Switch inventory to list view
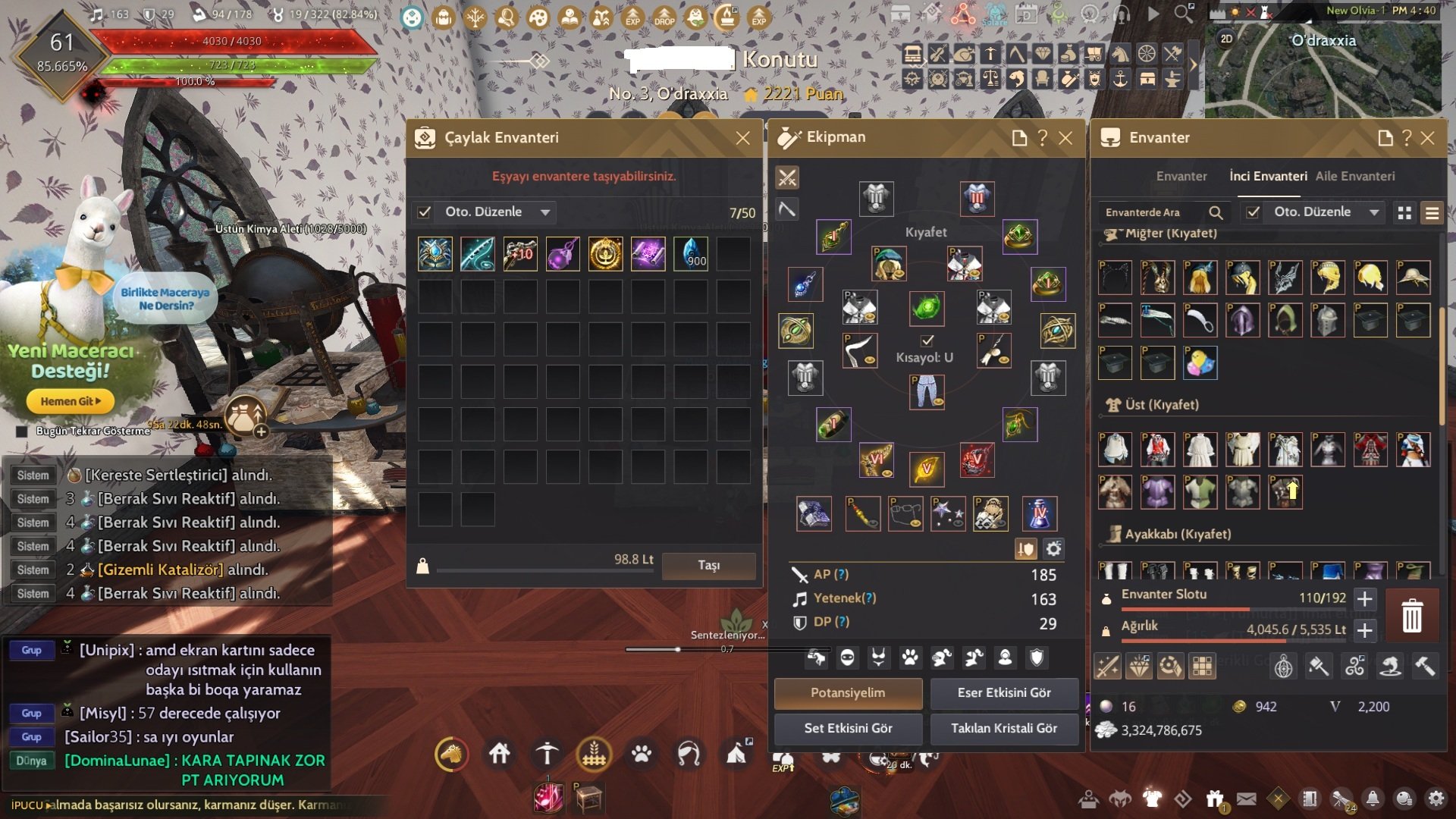The width and height of the screenshot is (1456, 819). click(1432, 213)
